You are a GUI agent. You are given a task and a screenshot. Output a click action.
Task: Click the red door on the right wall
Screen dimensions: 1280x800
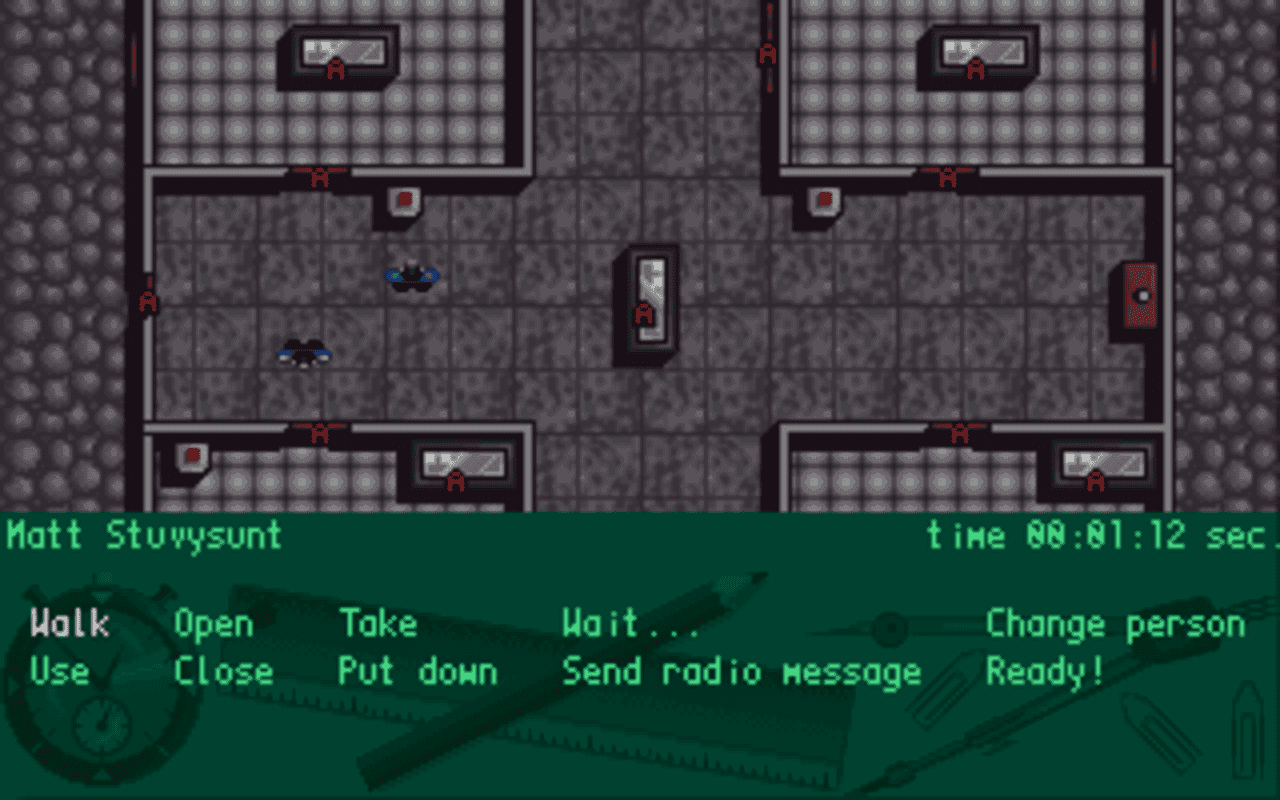click(x=1138, y=297)
